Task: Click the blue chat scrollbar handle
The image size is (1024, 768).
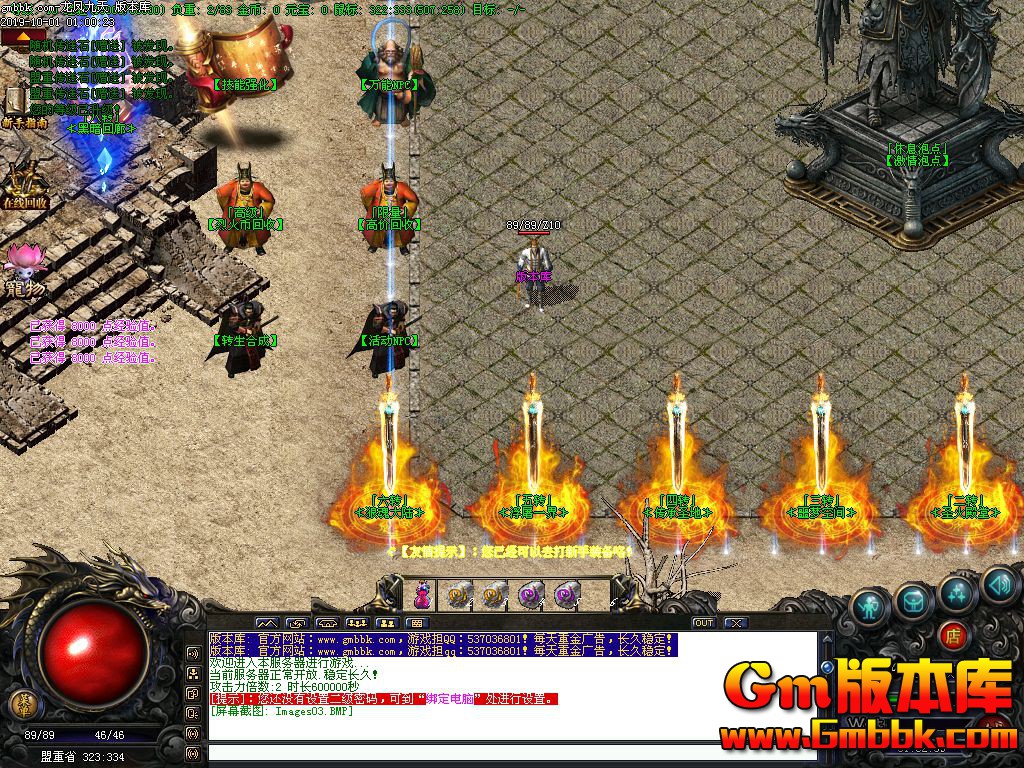Action: (x=826, y=666)
